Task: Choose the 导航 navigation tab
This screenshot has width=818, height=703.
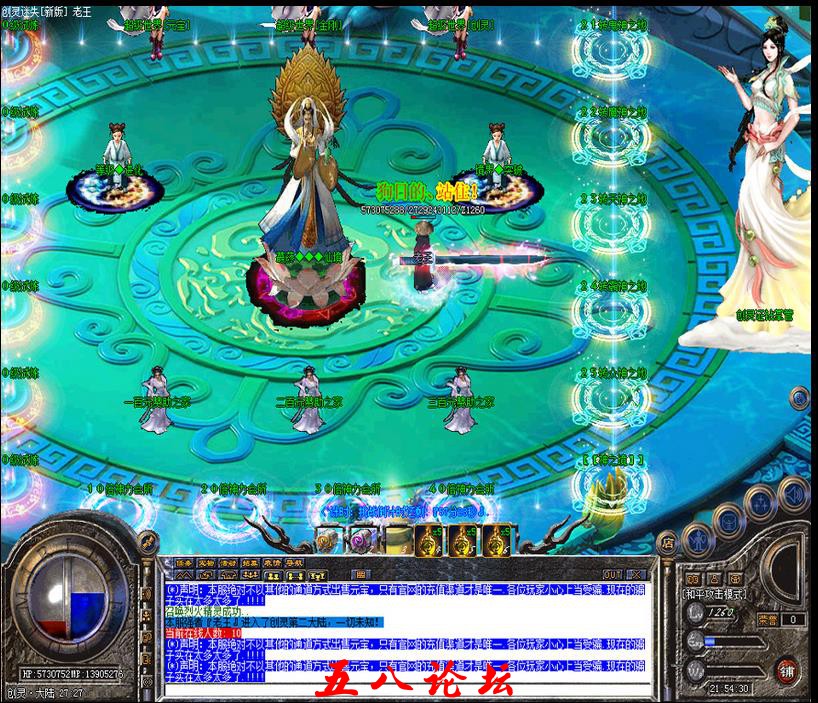Action: (294, 563)
